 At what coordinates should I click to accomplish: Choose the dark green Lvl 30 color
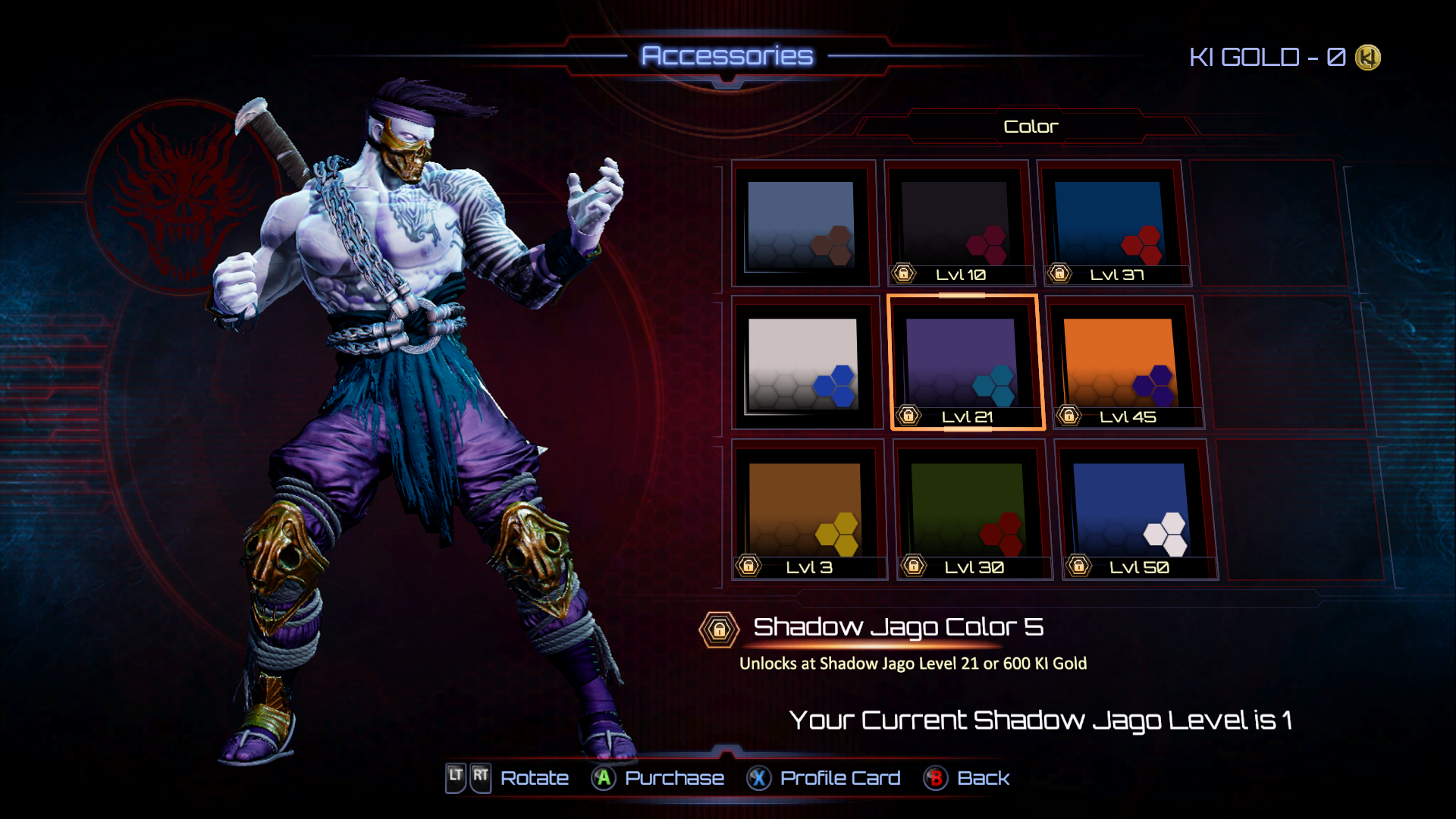click(x=968, y=510)
